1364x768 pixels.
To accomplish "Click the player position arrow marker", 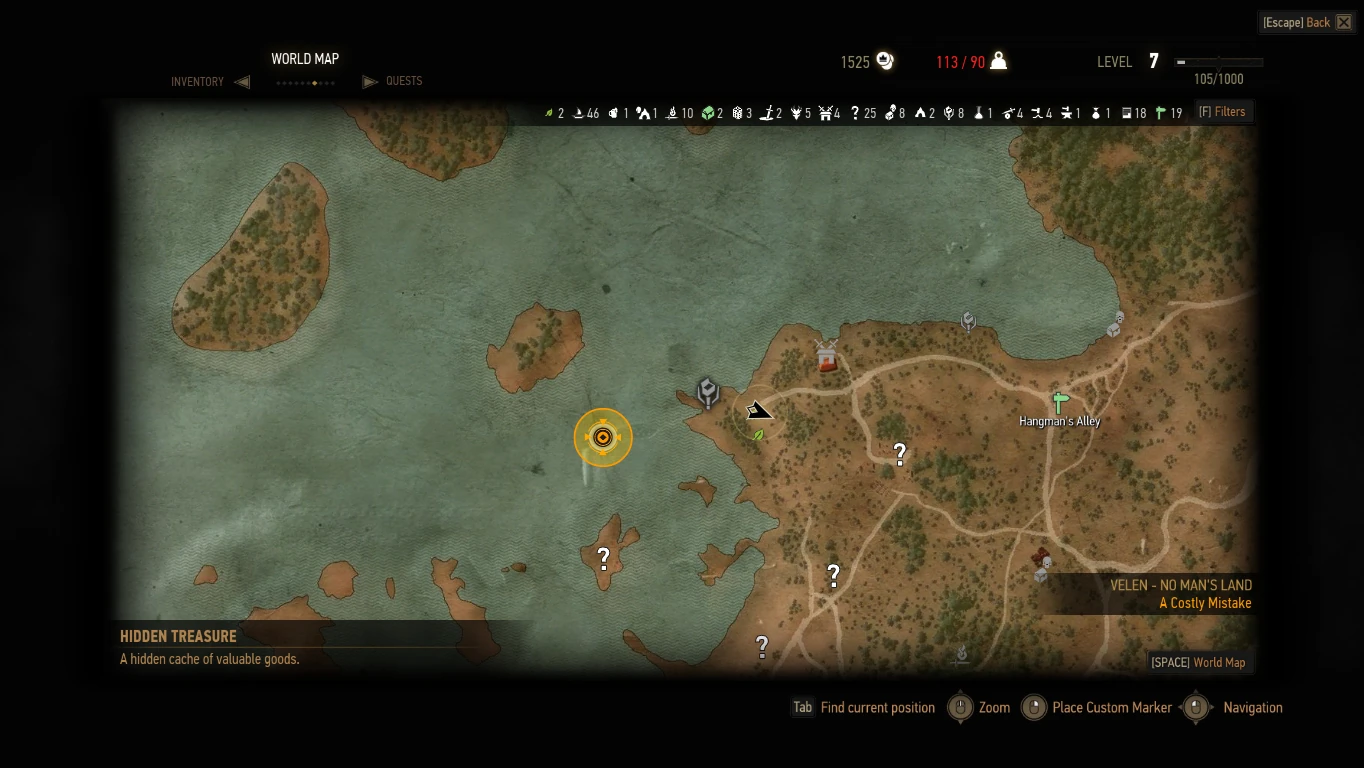I will coord(759,411).
